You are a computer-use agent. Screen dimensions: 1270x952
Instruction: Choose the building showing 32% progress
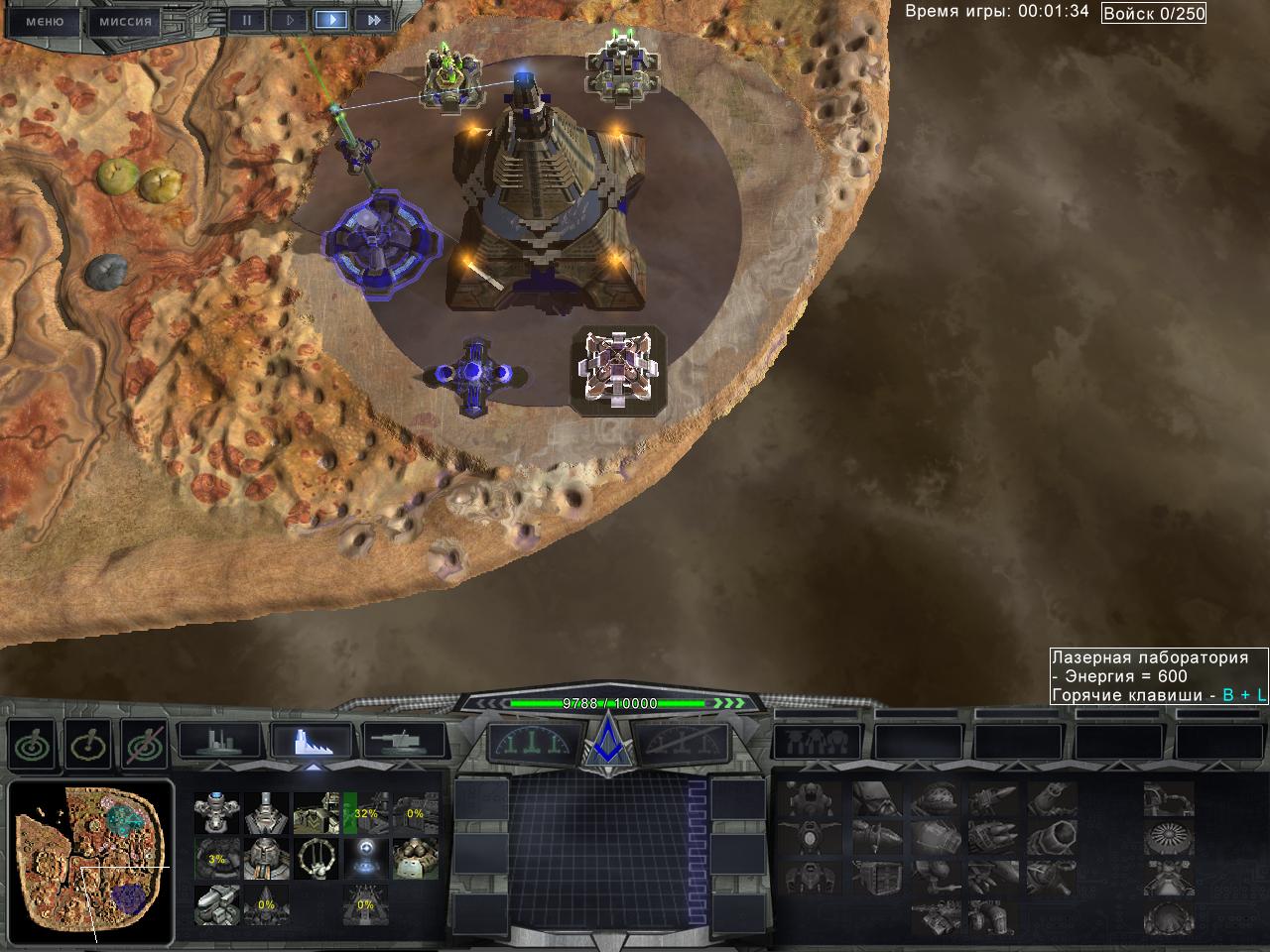pyautogui.click(x=365, y=813)
